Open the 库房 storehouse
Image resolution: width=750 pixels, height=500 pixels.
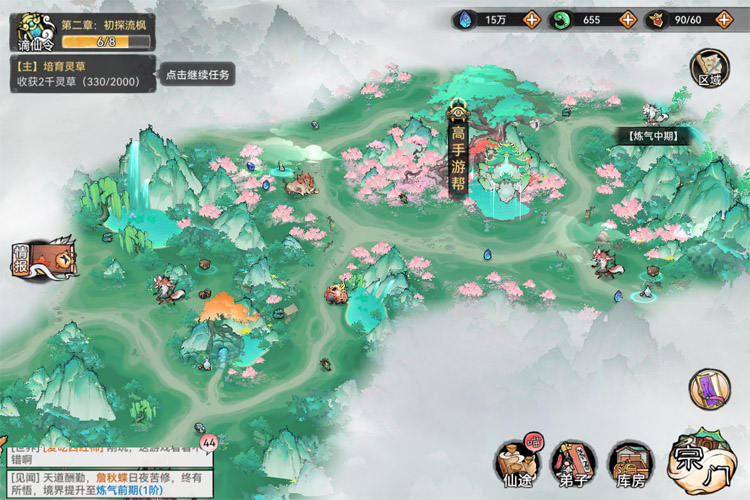click(630, 460)
